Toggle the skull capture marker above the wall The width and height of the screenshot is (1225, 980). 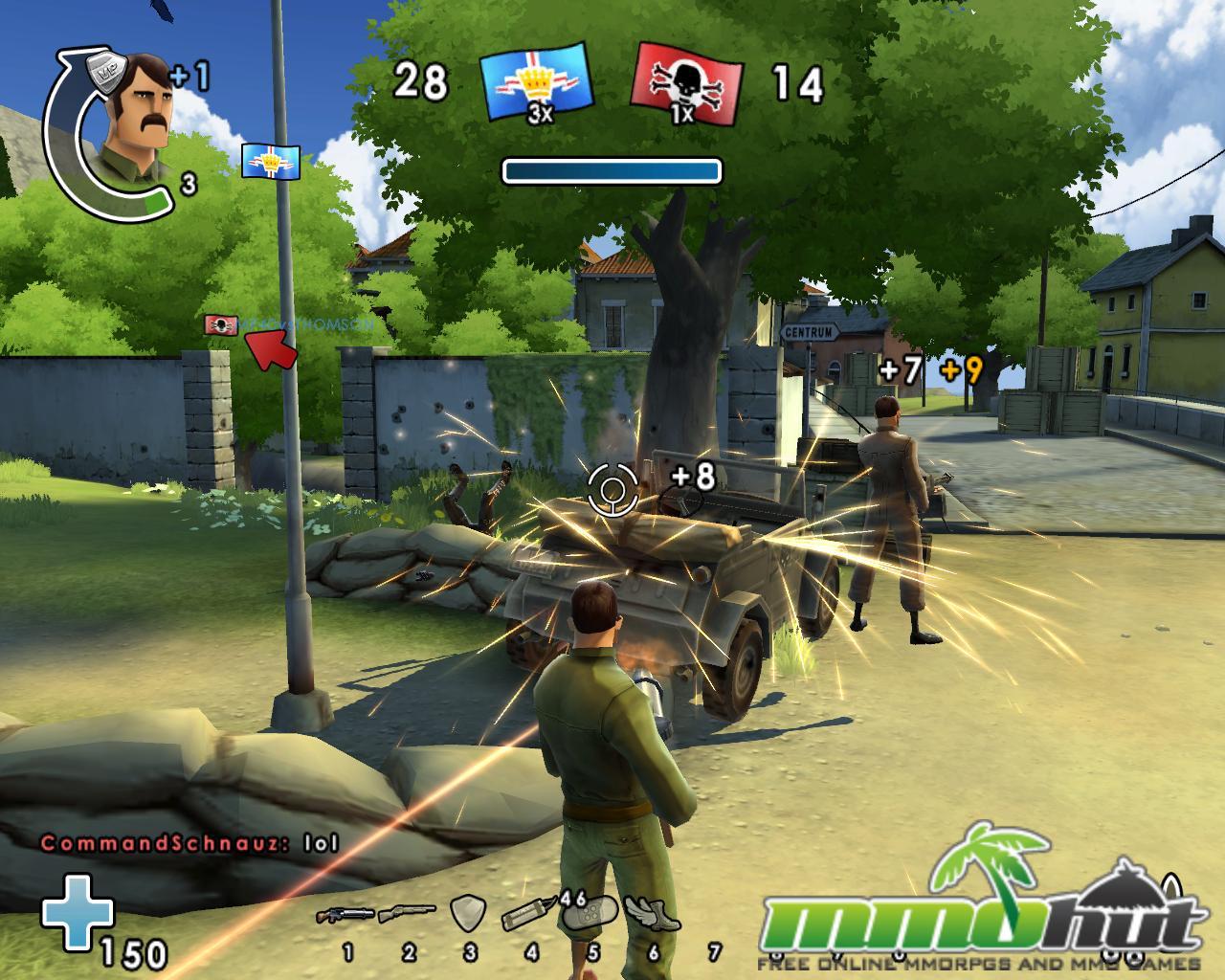point(219,325)
